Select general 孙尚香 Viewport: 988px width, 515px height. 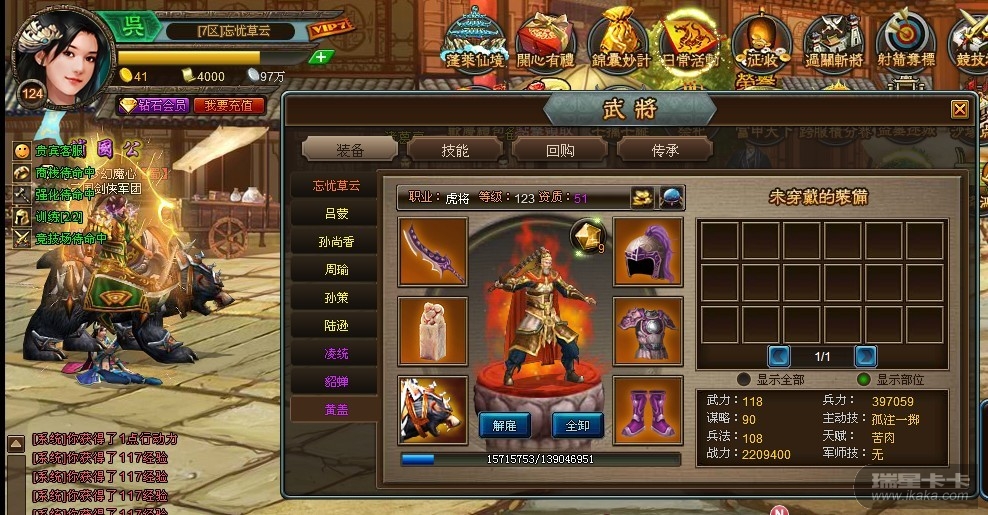tap(335, 241)
